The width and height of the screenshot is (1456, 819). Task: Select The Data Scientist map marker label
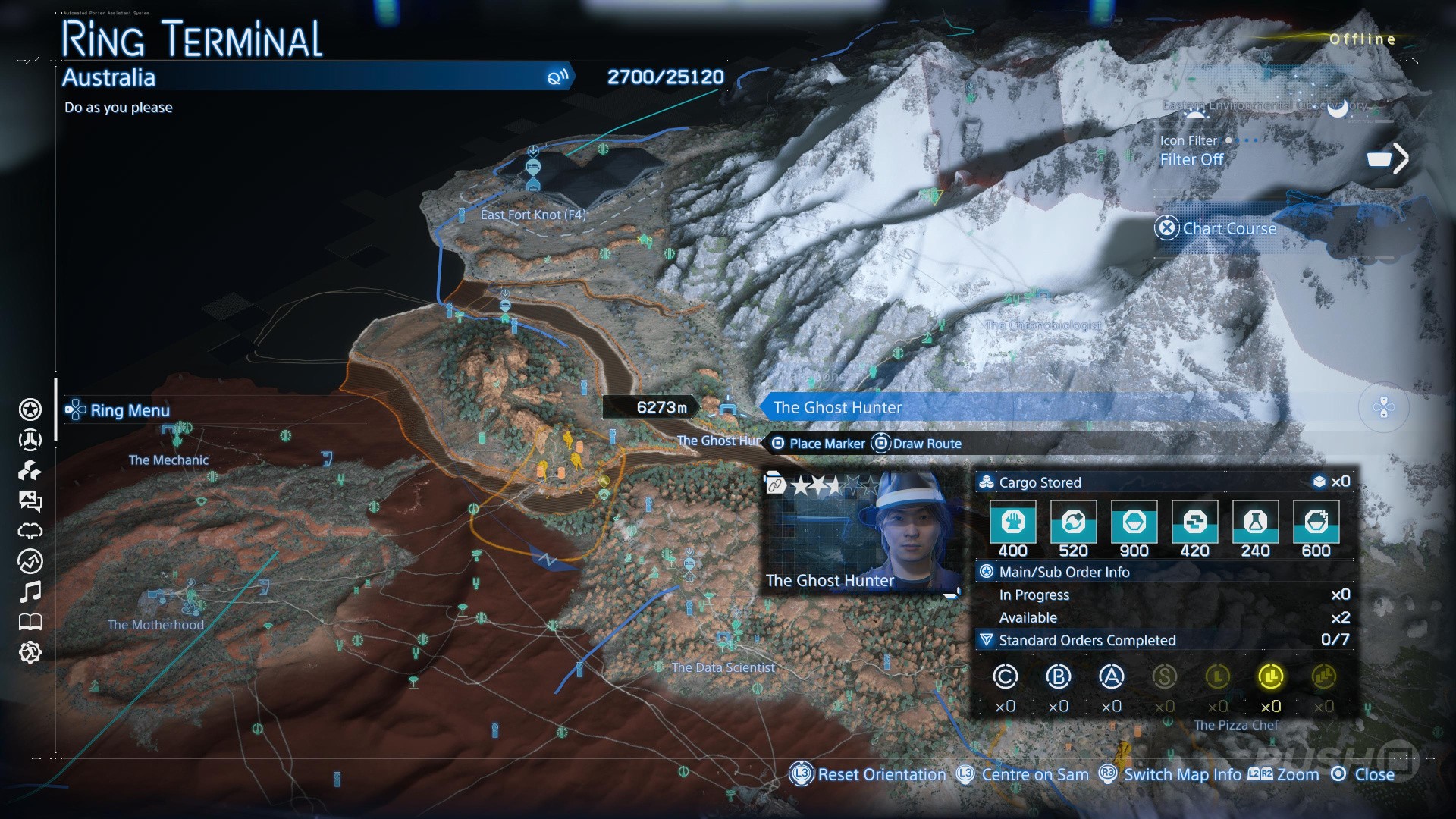[x=723, y=667]
